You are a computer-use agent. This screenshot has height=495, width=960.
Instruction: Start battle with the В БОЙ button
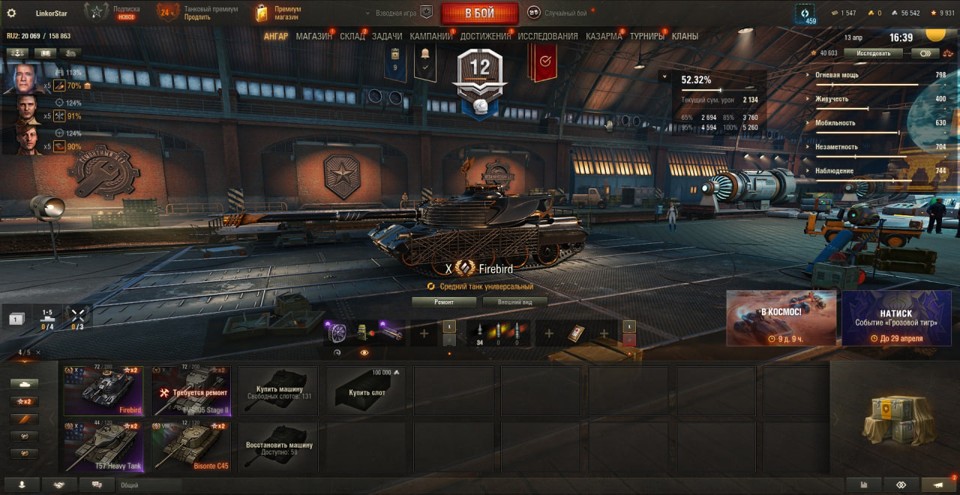[480, 13]
